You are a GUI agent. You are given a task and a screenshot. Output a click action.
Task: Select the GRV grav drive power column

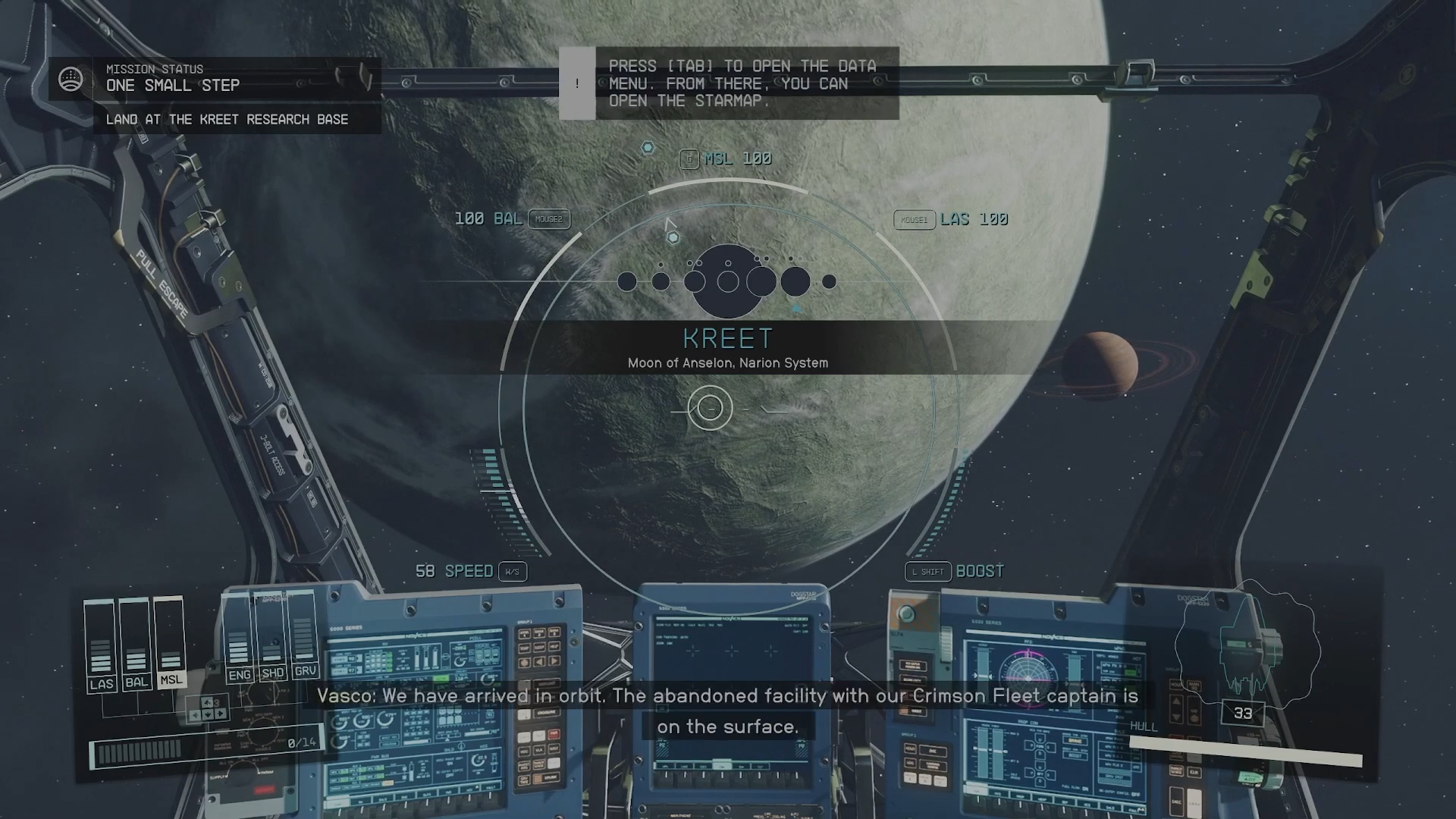(305, 639)
